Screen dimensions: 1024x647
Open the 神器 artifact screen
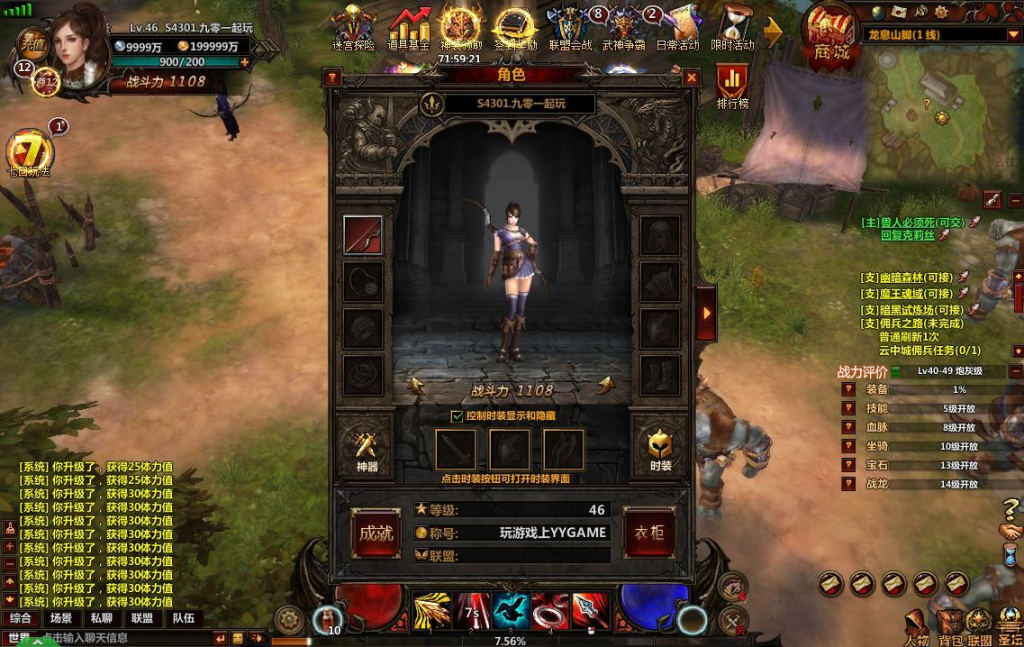pos(366,443)
